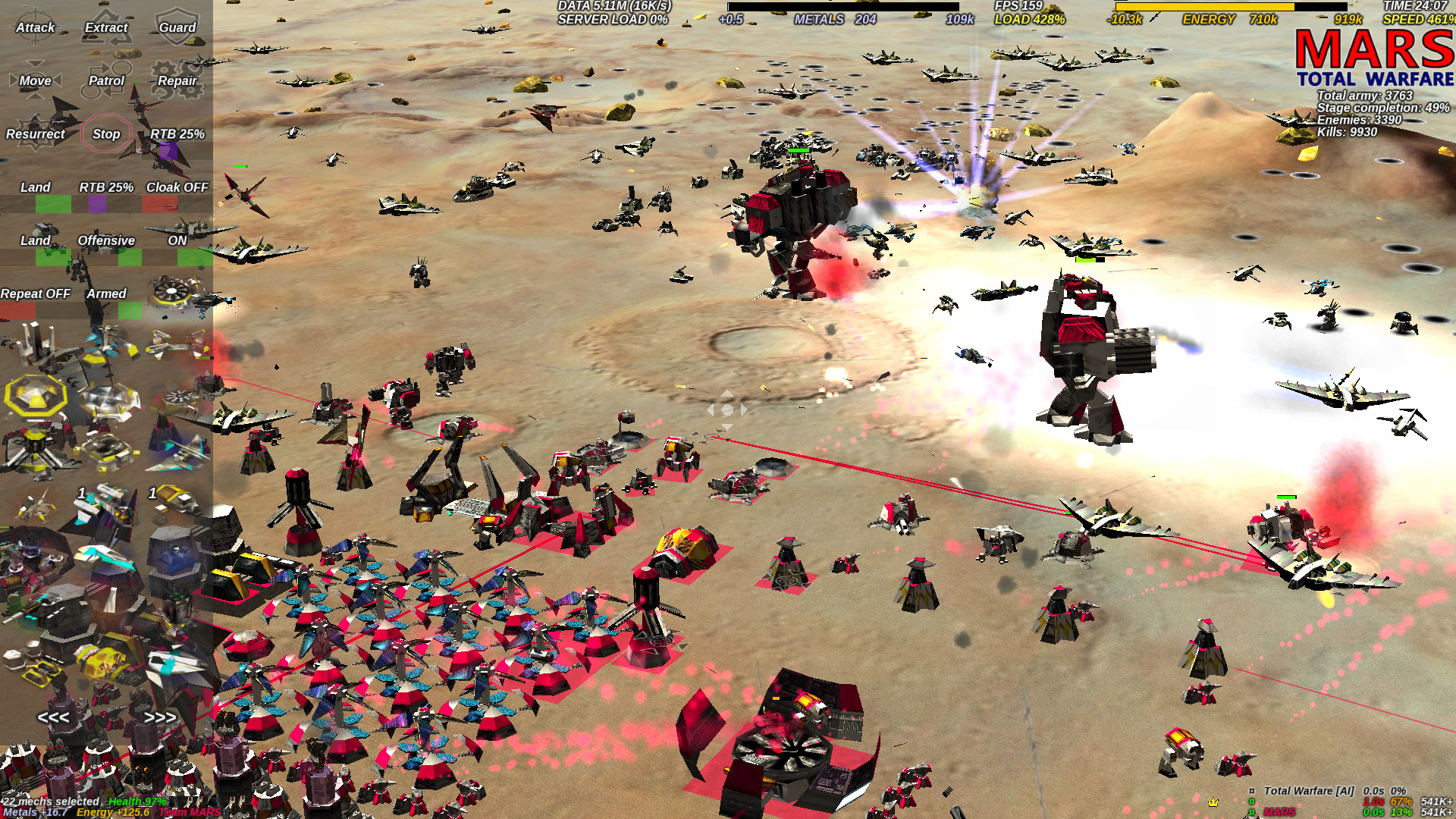Viewport: 1456px width, 819px height.
Task: Switch Repeat OFF on
Action: click(35, 293)
